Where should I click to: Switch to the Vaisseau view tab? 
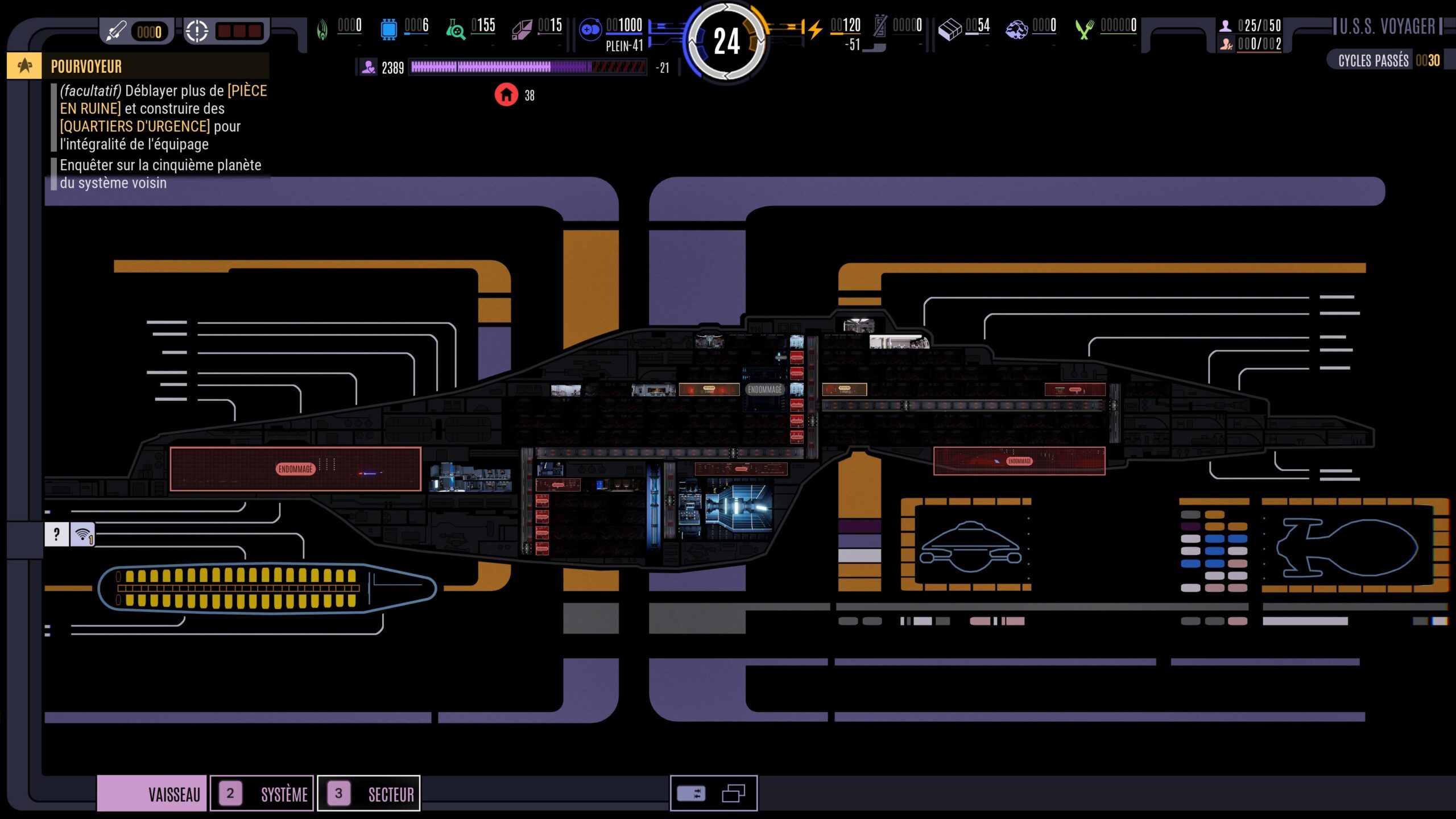pyautogui.click(x=152, y=793)
